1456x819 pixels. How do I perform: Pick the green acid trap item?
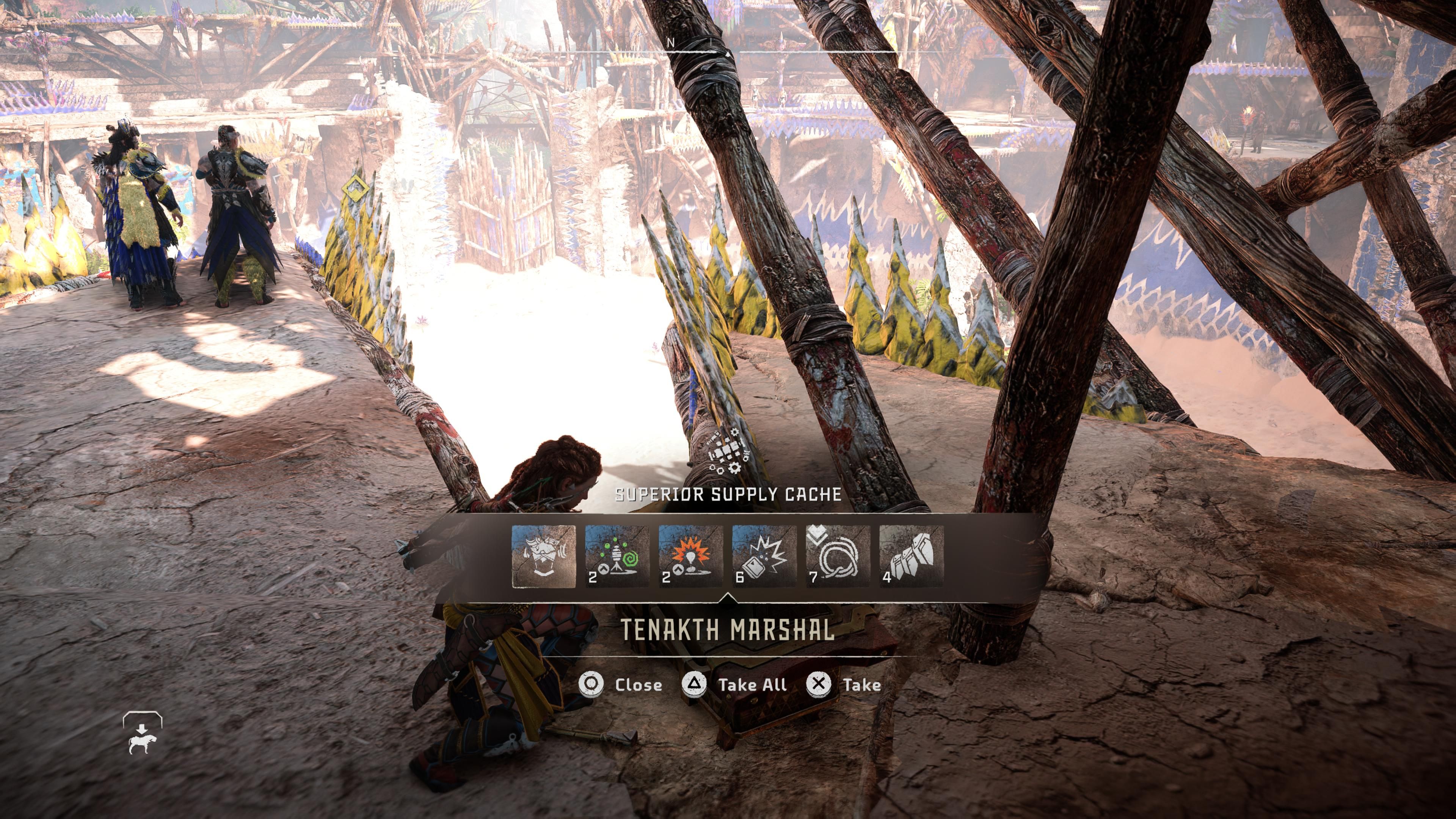[x=617, y=556]
